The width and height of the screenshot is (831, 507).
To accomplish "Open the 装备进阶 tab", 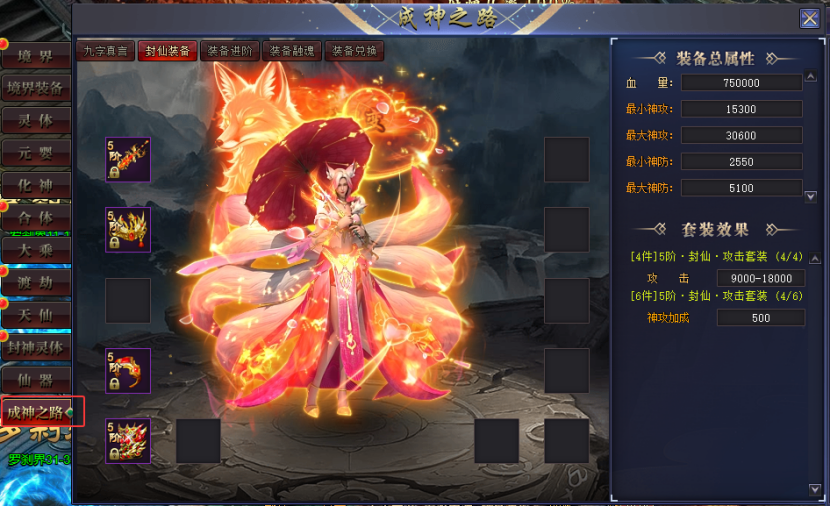I will (x=229, y=51).
